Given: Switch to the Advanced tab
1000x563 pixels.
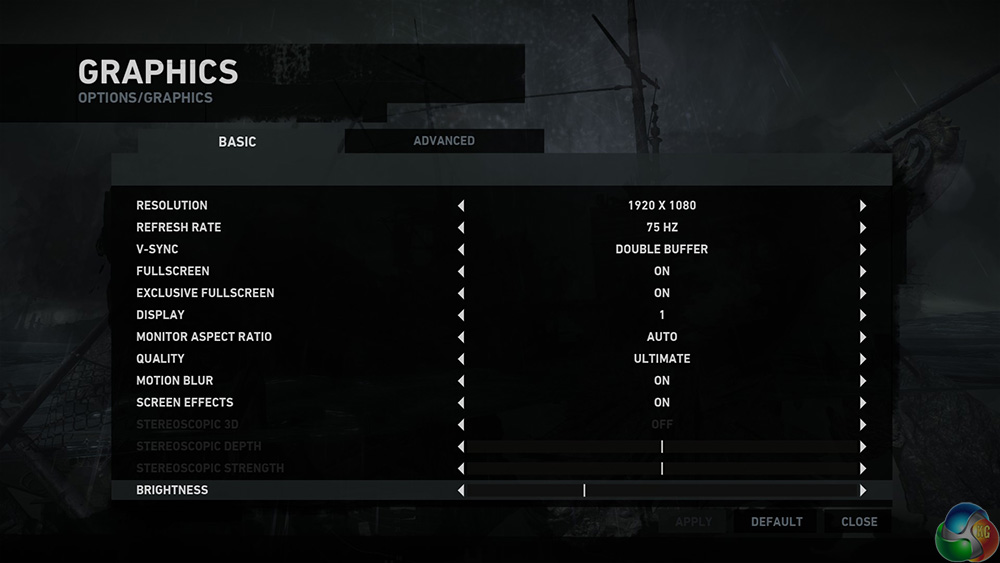Looking at the screenshot, I should (x=444, y=141).
